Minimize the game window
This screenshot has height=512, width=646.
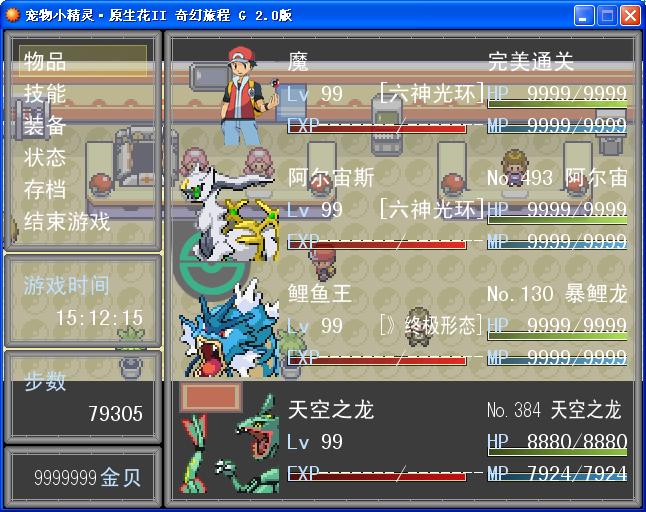click(584, 15)
